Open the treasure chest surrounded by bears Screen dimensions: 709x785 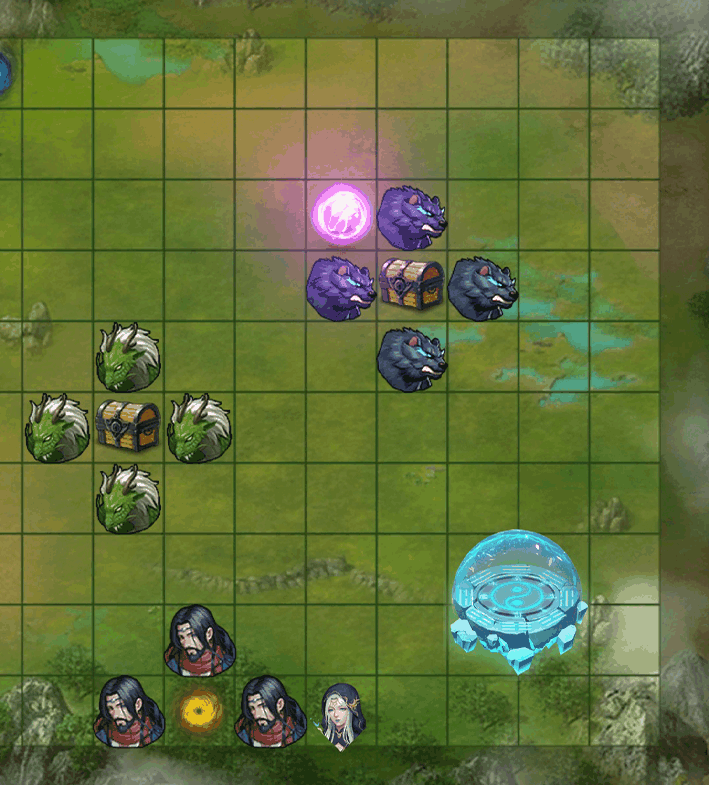click(412, 284)
